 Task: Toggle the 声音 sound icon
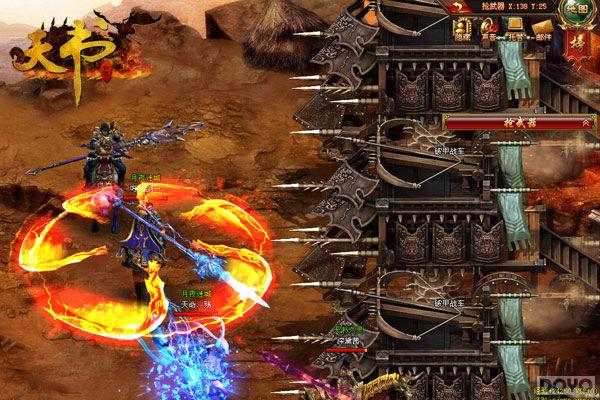tap(489, 32)
